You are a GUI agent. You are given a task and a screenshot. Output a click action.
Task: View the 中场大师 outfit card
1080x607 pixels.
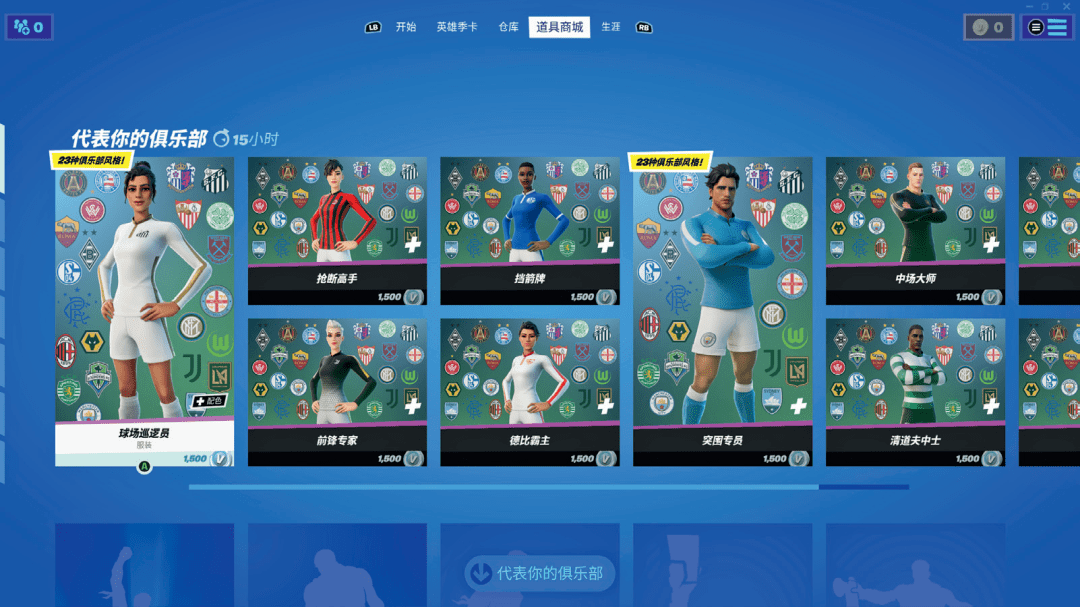click(x=915, y=230)
